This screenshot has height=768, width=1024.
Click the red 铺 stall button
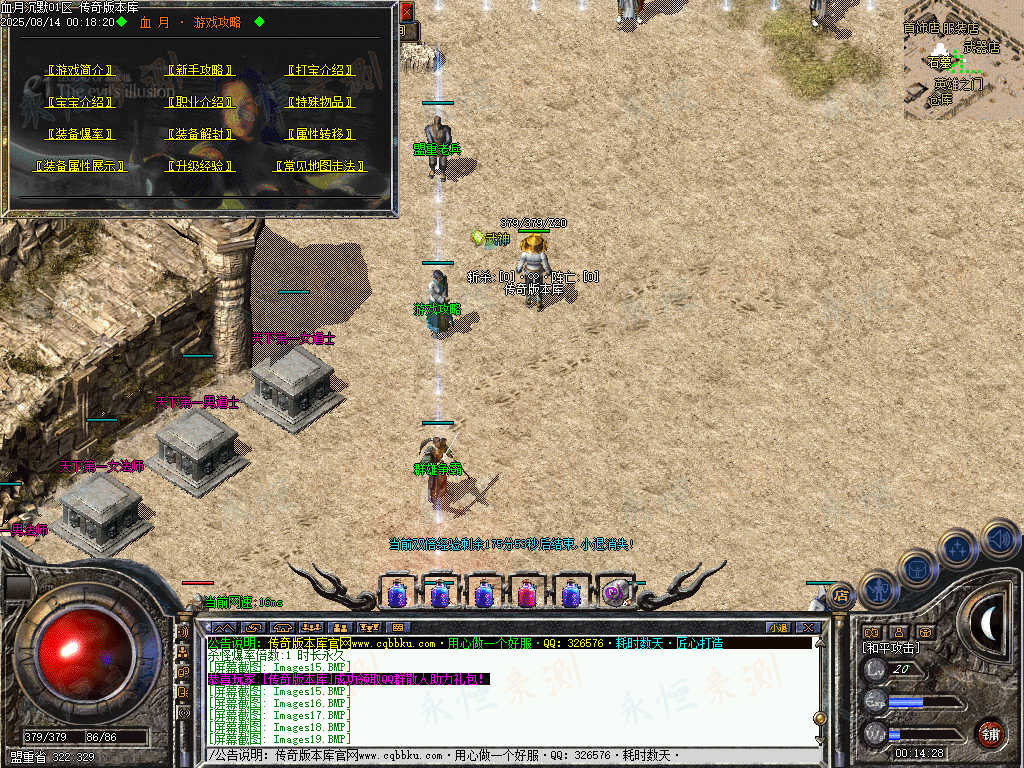click(989, 732)
